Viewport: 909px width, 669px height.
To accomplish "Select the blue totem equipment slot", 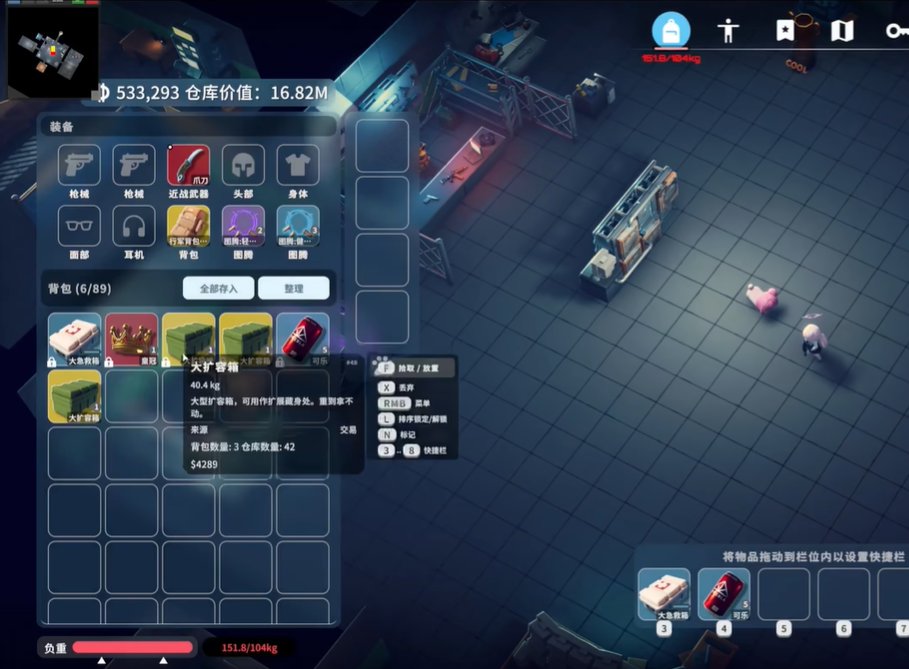I will [x=297, y=227].
